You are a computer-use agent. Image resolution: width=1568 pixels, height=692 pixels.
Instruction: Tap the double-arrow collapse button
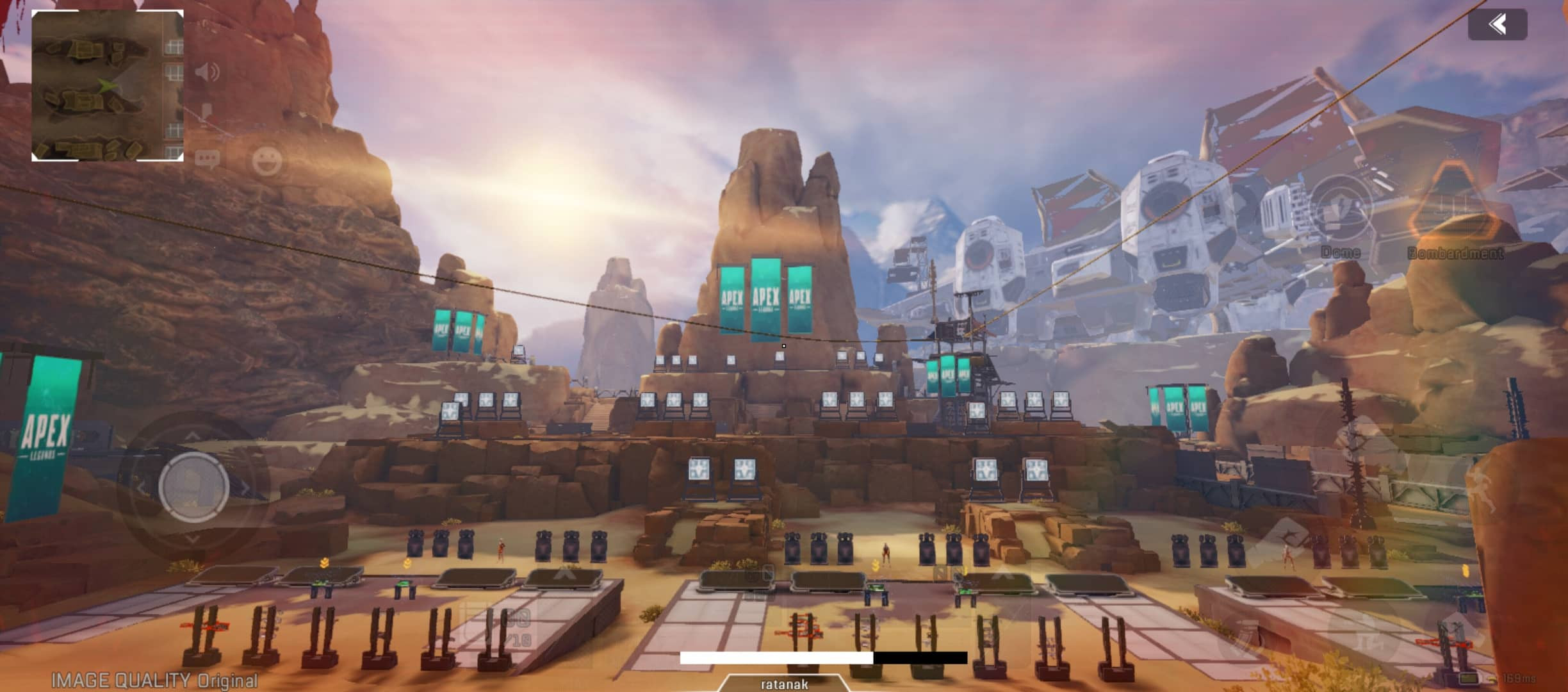pos(1497,25)
